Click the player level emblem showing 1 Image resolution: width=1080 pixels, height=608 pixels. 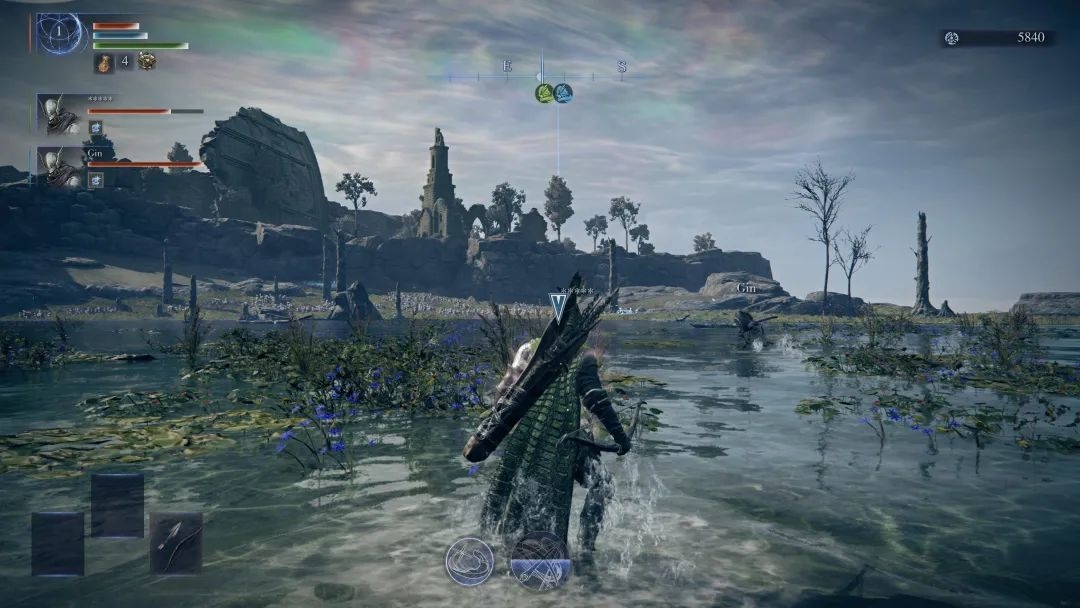pos(58,33)
